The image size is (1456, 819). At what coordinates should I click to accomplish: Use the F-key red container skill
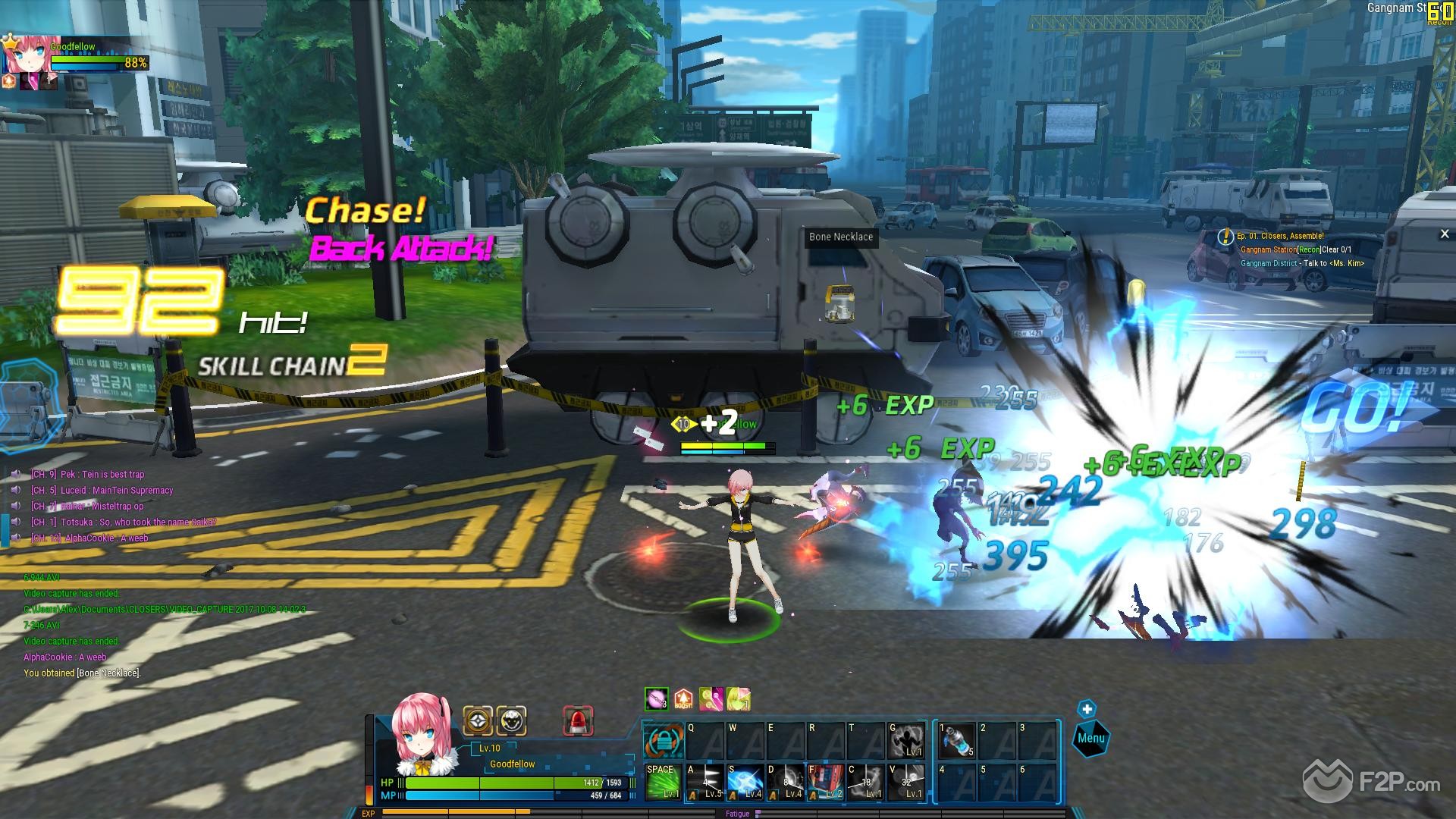825,782
